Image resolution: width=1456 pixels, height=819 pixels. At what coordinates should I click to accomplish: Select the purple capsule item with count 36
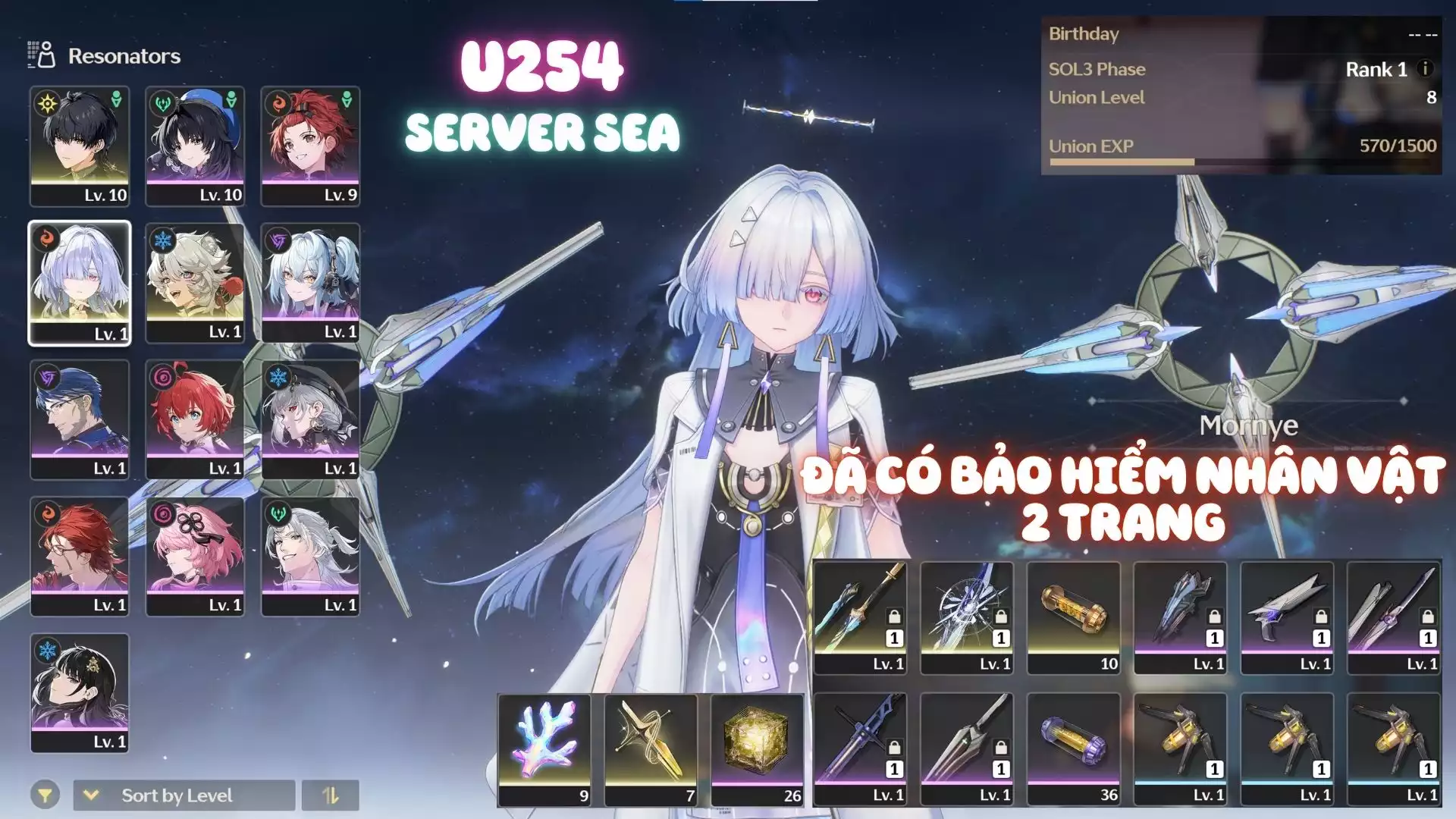click(1074, 749)
